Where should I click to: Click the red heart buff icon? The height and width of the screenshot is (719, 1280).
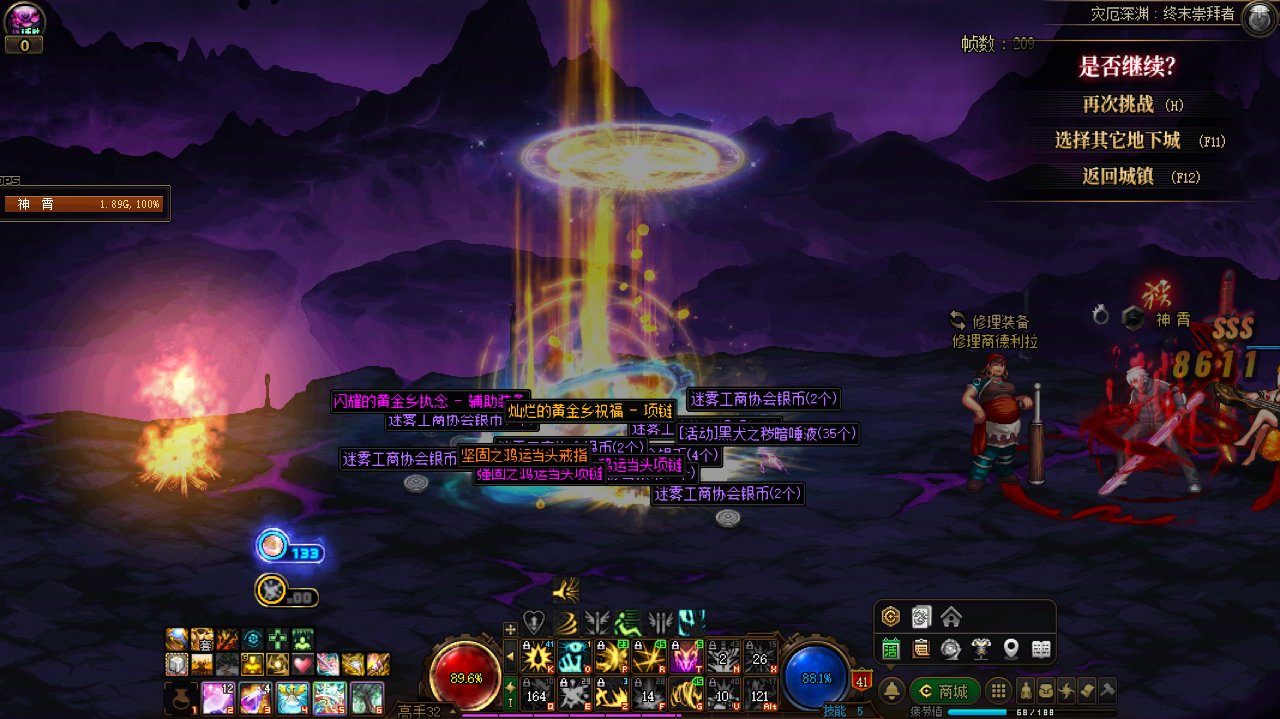click(303, 664)
